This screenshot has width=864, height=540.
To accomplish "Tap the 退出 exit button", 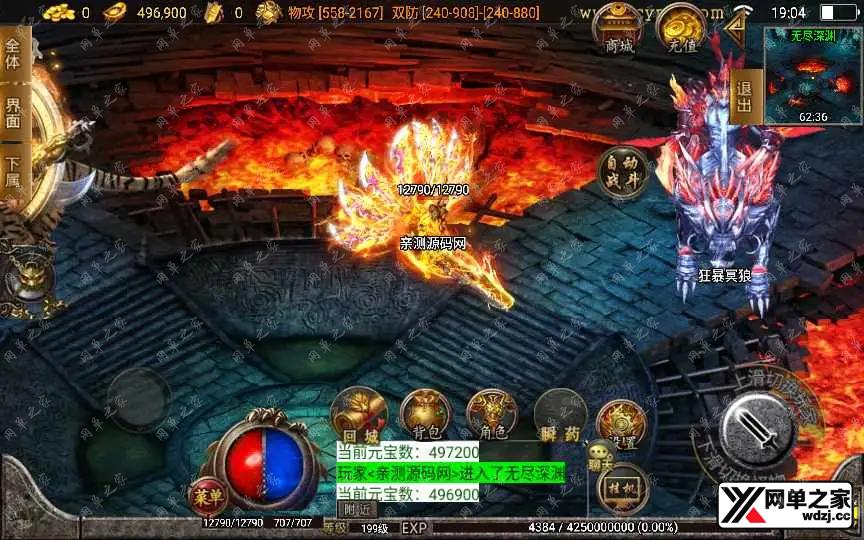I will tap(744, 97).
